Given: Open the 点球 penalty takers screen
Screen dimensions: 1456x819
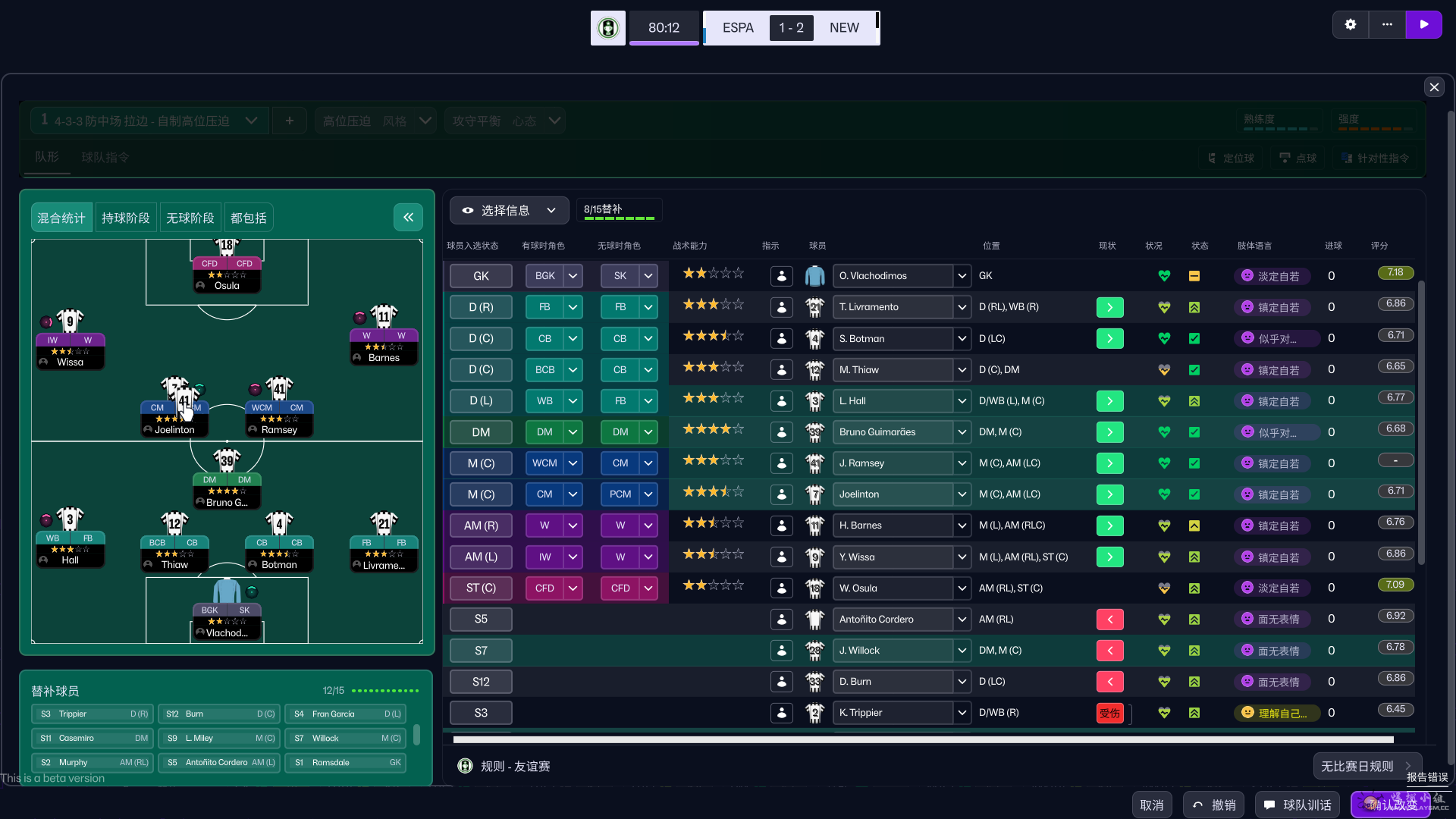Looking at the screenshot, I should coord(1298,158).
